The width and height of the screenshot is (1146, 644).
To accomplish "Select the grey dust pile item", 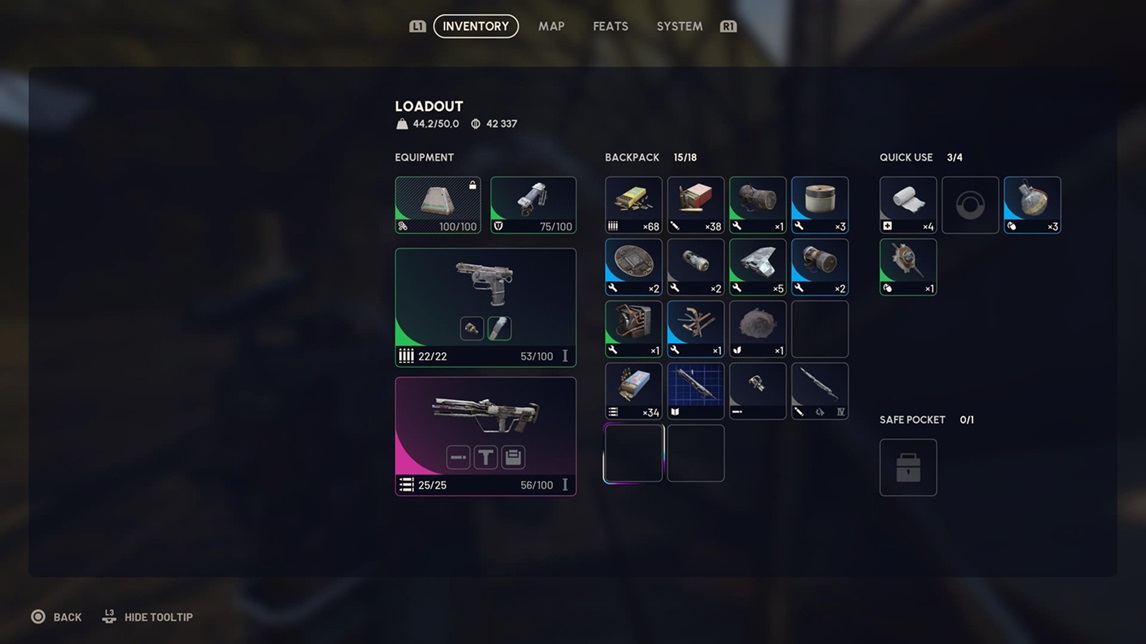I will point(757,329).
